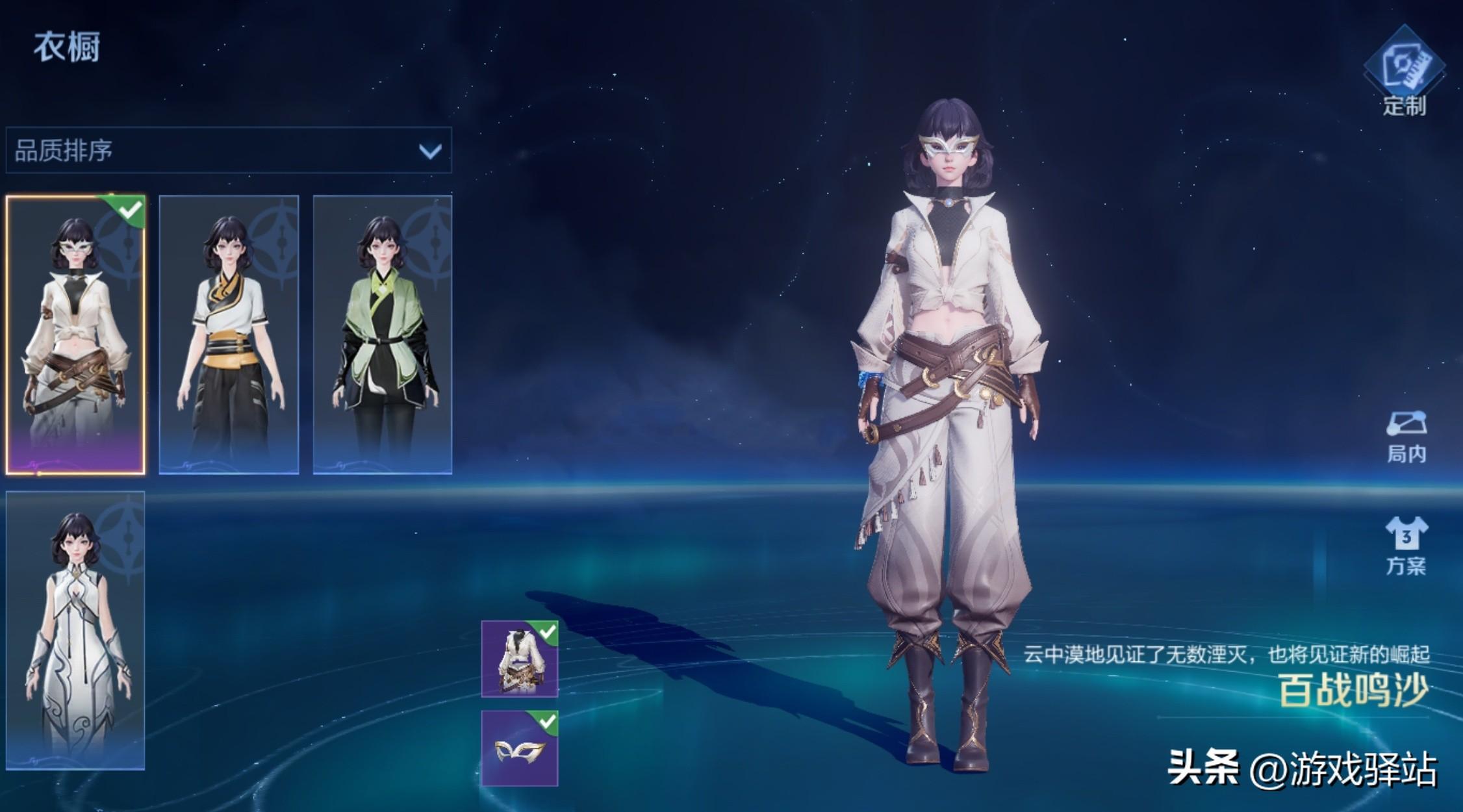Pick the green and black robe outfit
The image size is (1463, 812).
tap(383, 335)
